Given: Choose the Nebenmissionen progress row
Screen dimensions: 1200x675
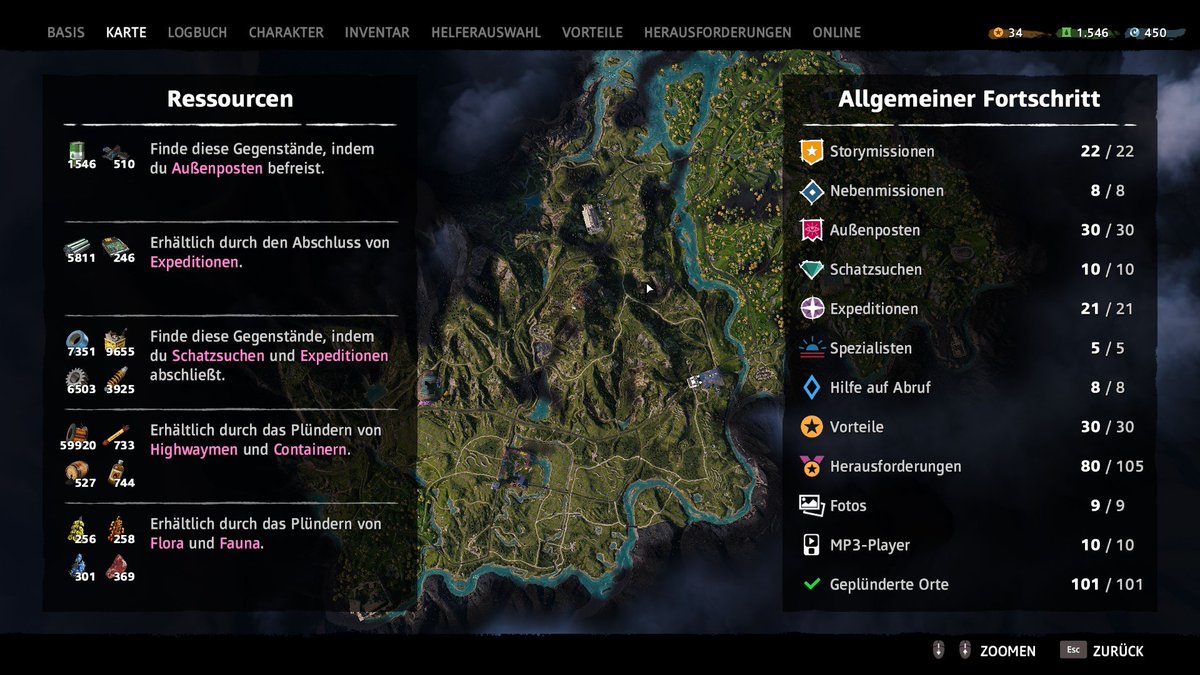Looking at the screenshot, I should [968, 191].
